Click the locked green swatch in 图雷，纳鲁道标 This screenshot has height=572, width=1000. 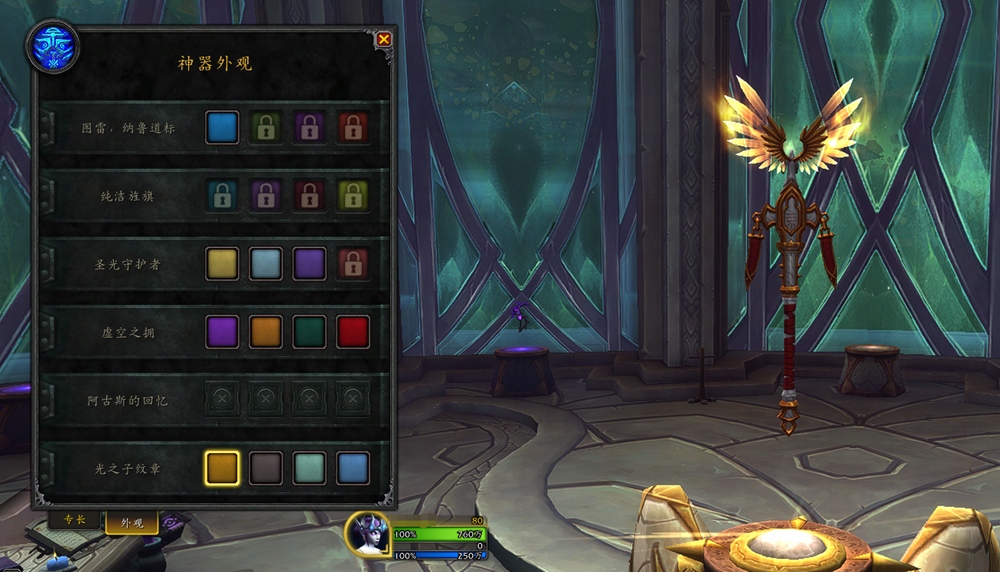(266, 128)
